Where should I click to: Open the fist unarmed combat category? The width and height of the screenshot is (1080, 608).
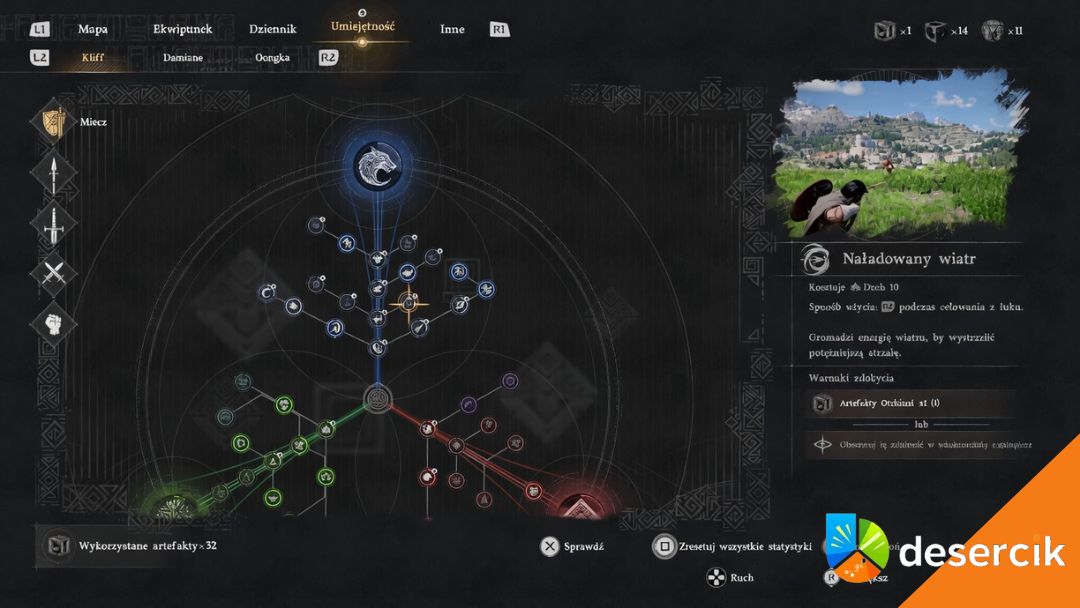53,323
